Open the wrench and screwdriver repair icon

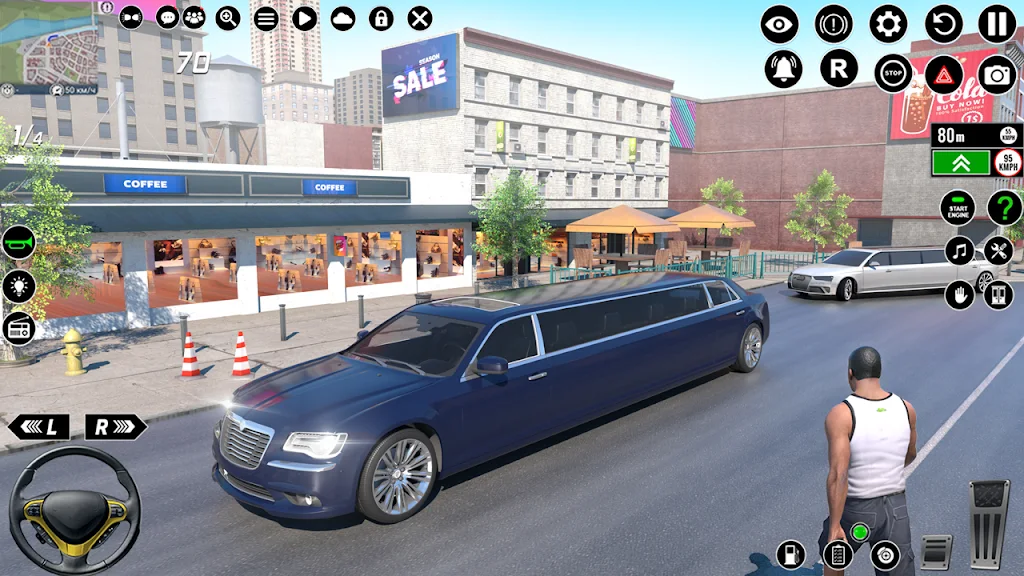click(x=998, y=250)
